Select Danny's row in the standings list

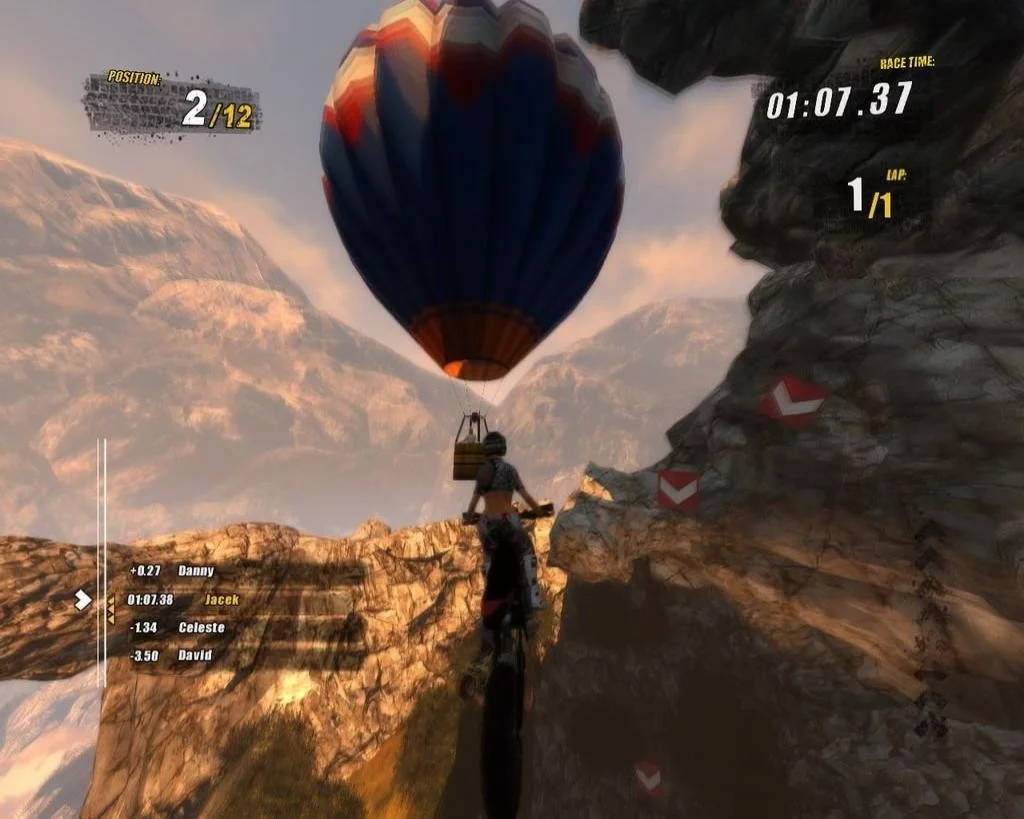click(x=171, y=571)
